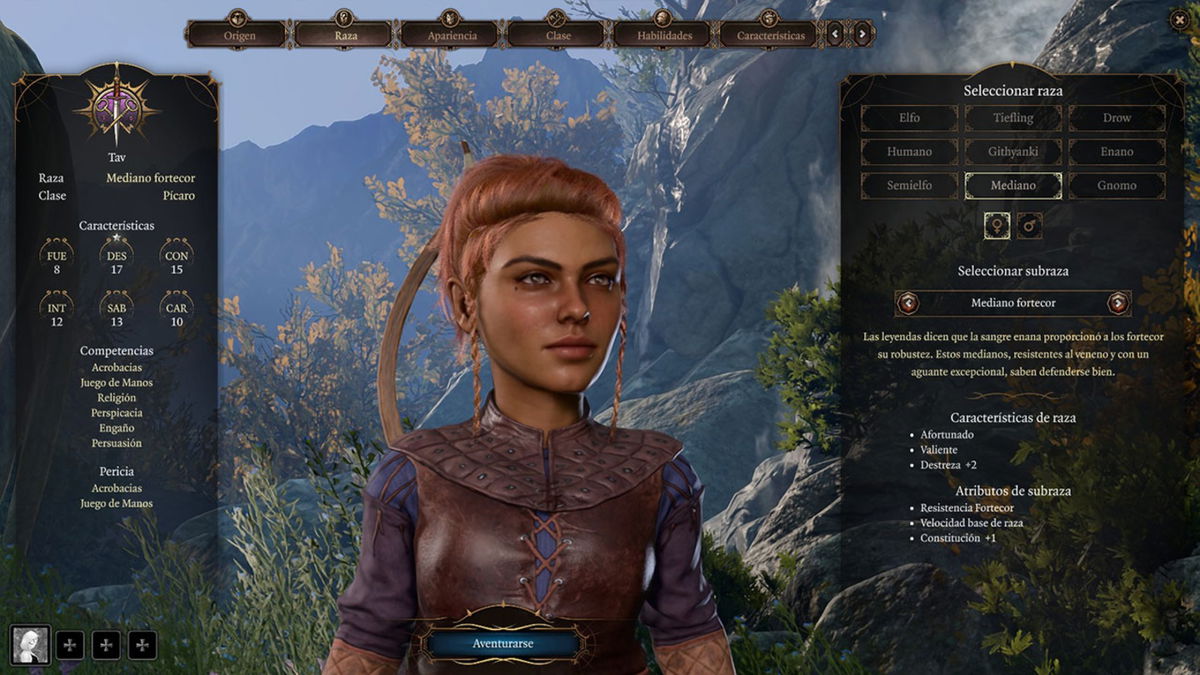The width and height of the screenshot is (1200, 675).
Task: Go to the Clase tab
Action: coord(558,35)
